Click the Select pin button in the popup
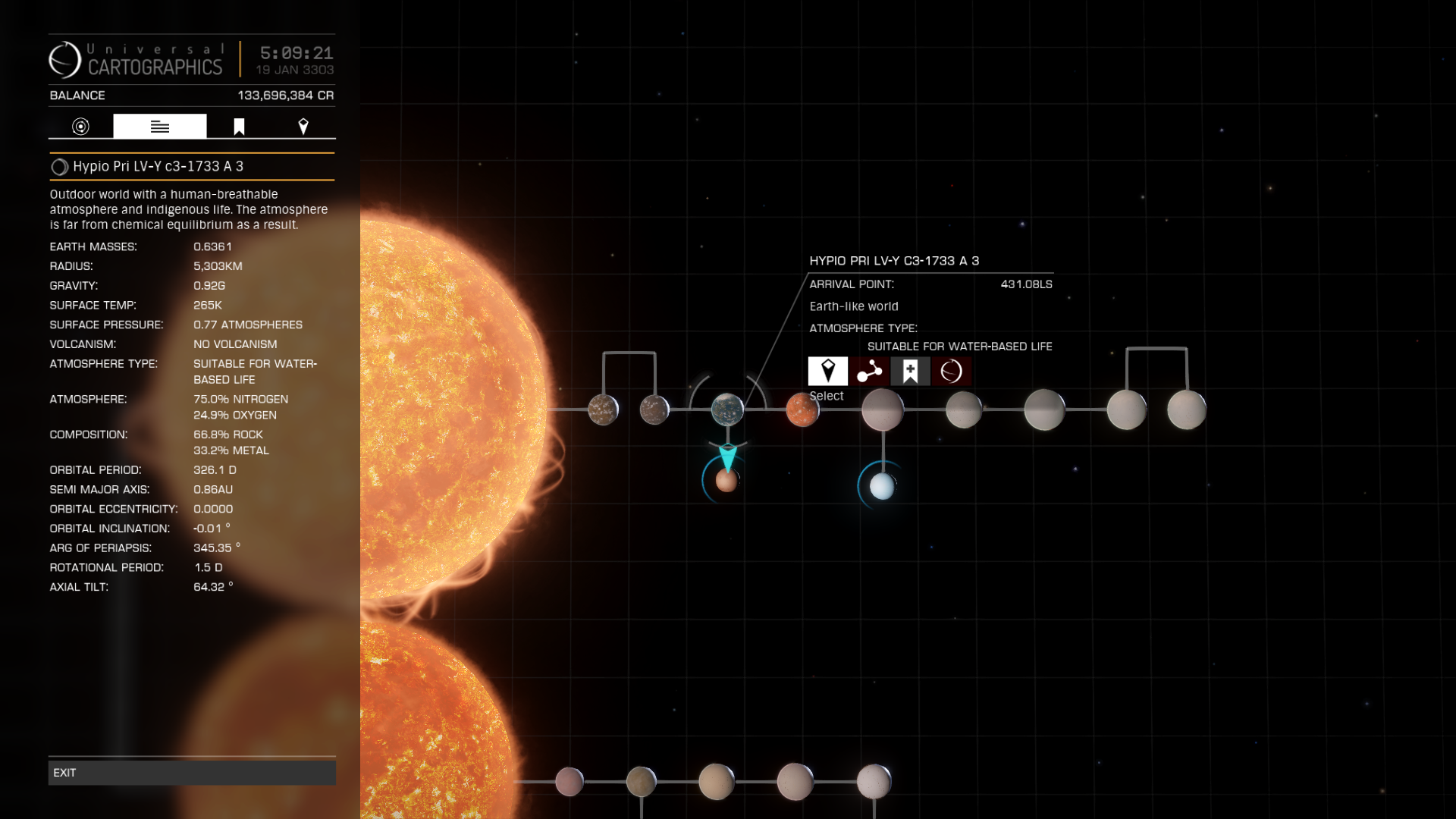Viewport: 1456px width, 819px height. click(x=828, y=372)
